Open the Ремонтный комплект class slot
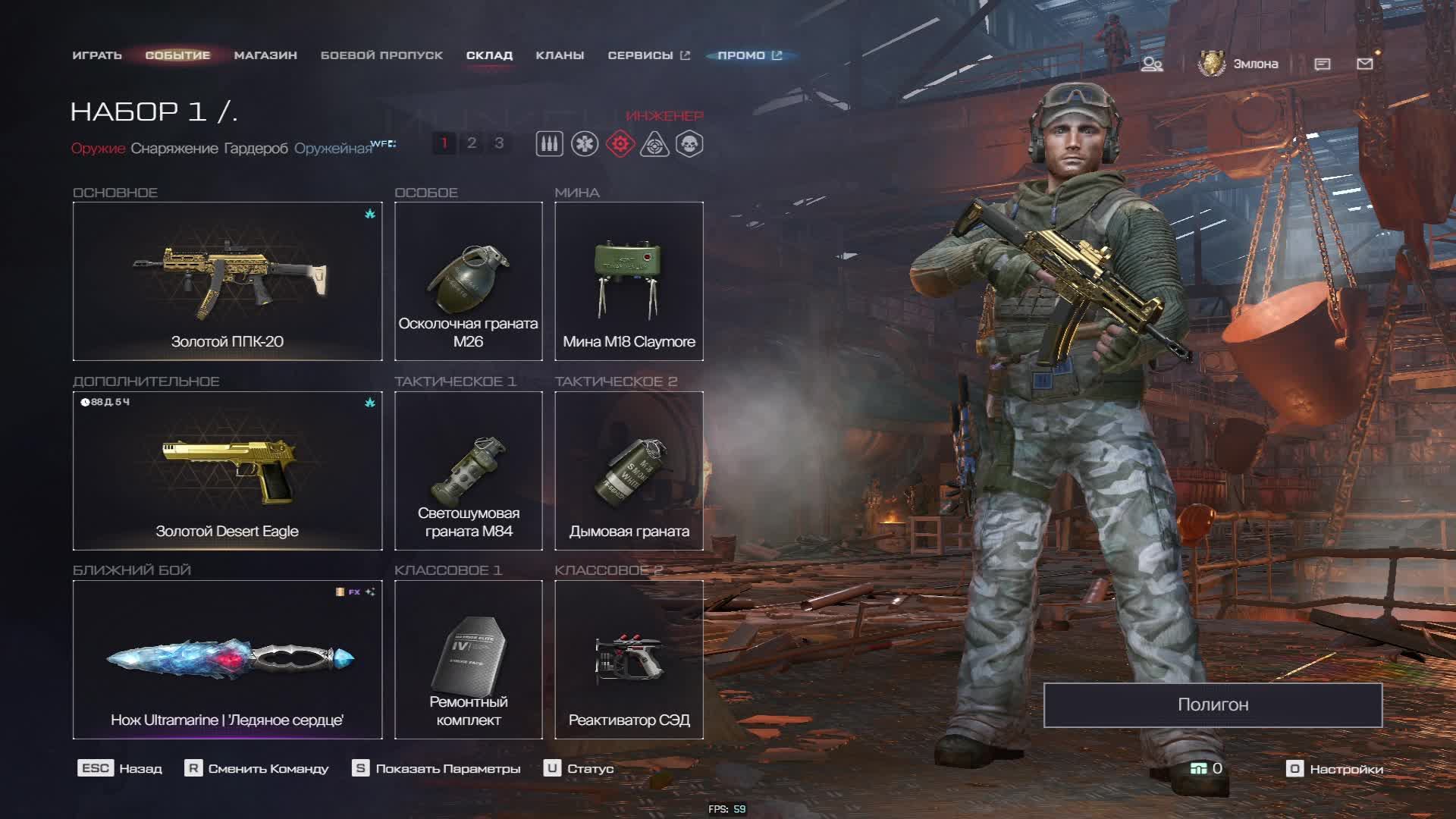The width and height of the screenshot is (1456, 819). (469, 660)
